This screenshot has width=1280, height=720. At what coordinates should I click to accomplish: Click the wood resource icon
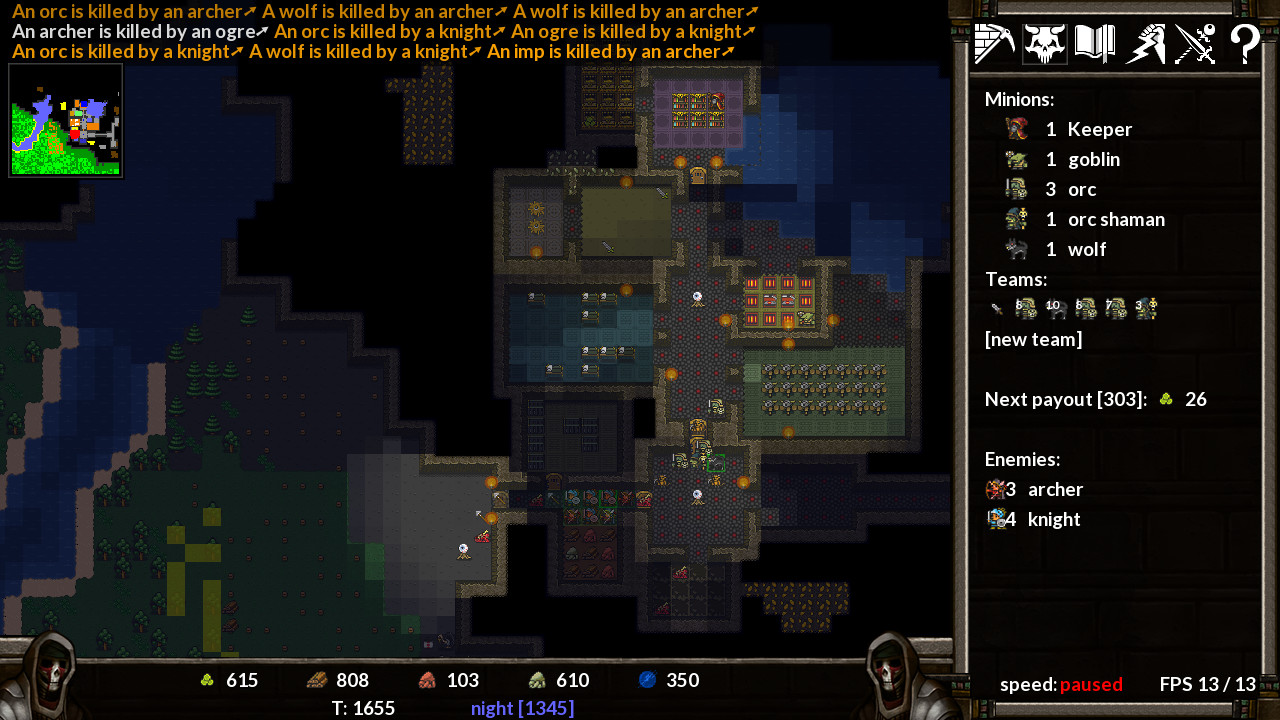coord(316,680)
